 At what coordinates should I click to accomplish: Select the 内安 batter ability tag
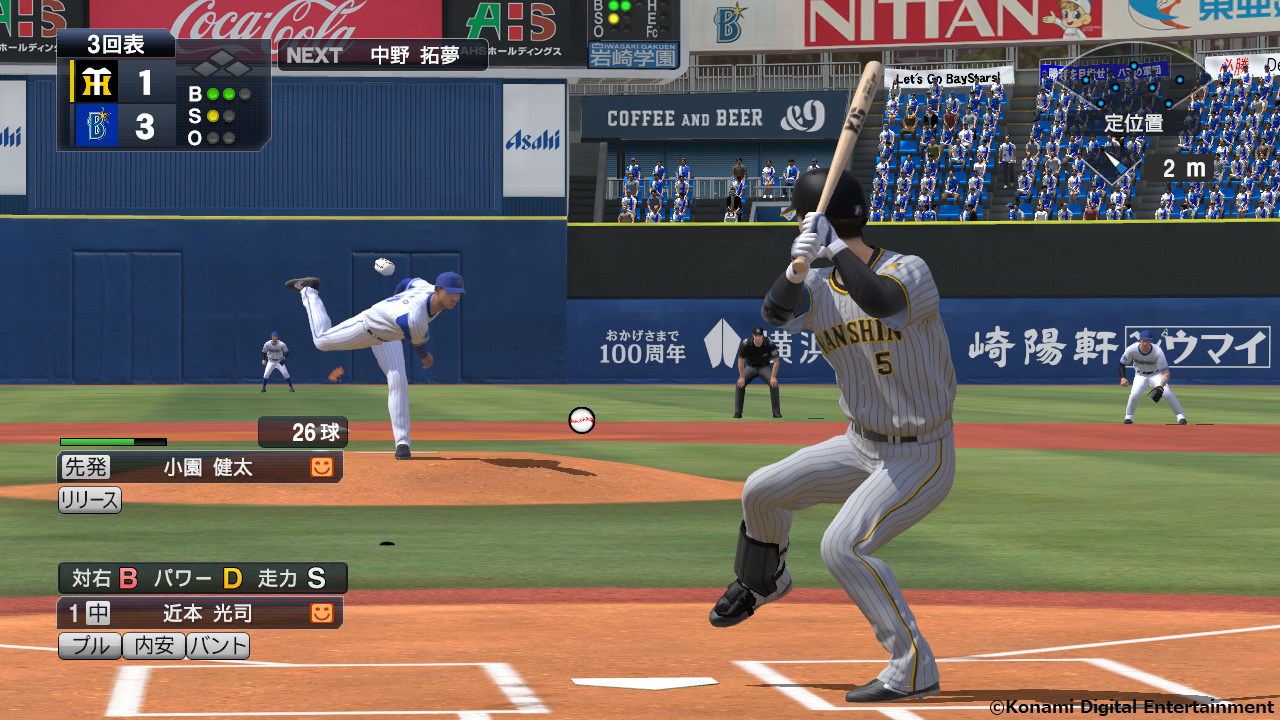[x=154, y=646]
